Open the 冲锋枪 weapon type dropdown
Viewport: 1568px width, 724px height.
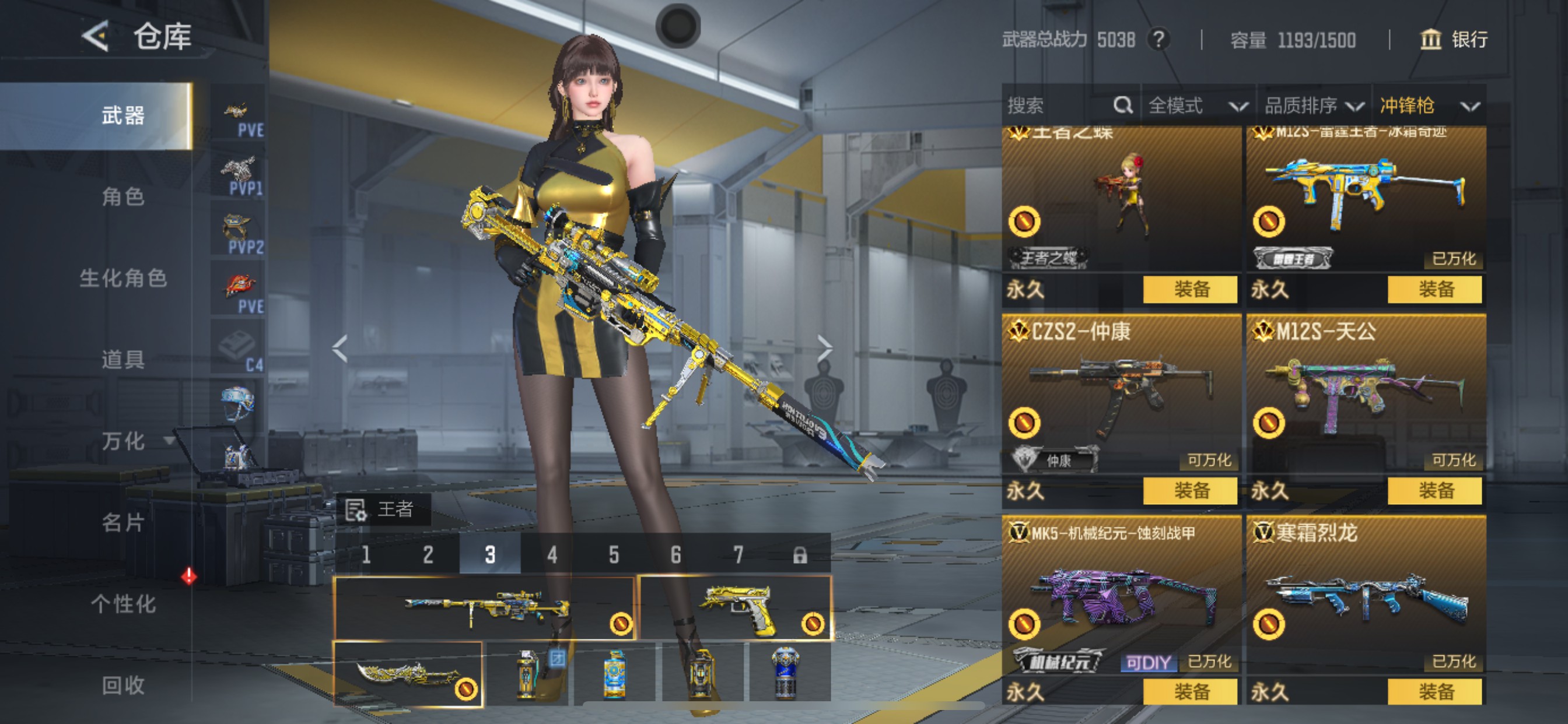1428,106
